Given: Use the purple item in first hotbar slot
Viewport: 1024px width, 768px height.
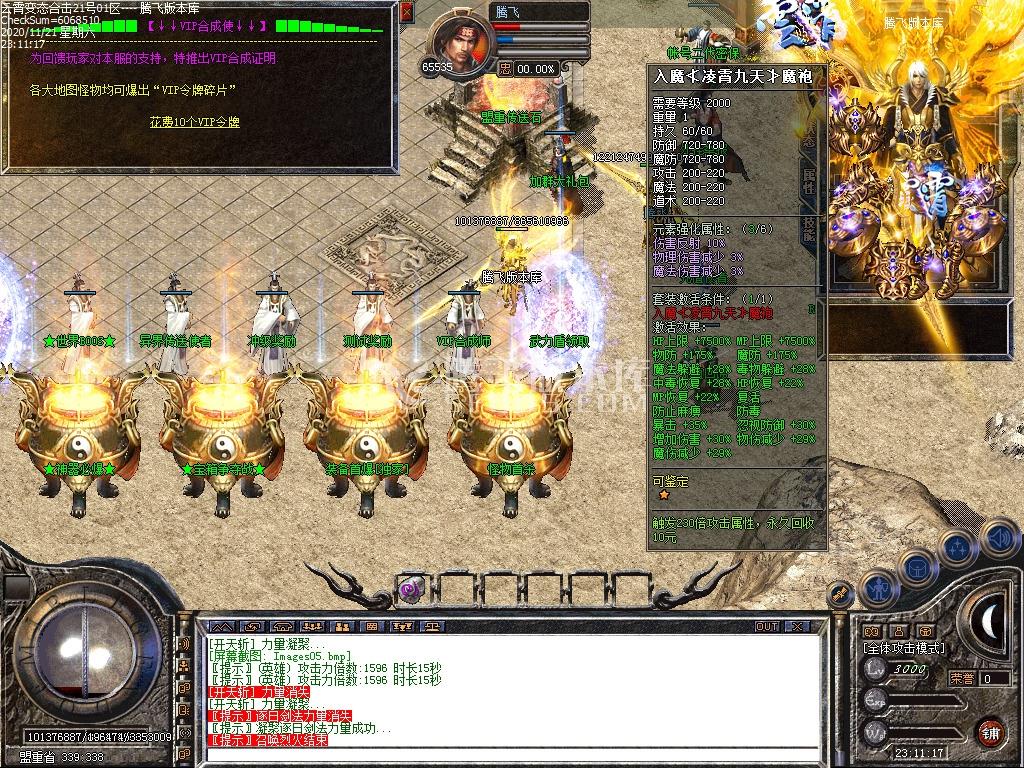Looking at the screenshot, I should 410,589.
